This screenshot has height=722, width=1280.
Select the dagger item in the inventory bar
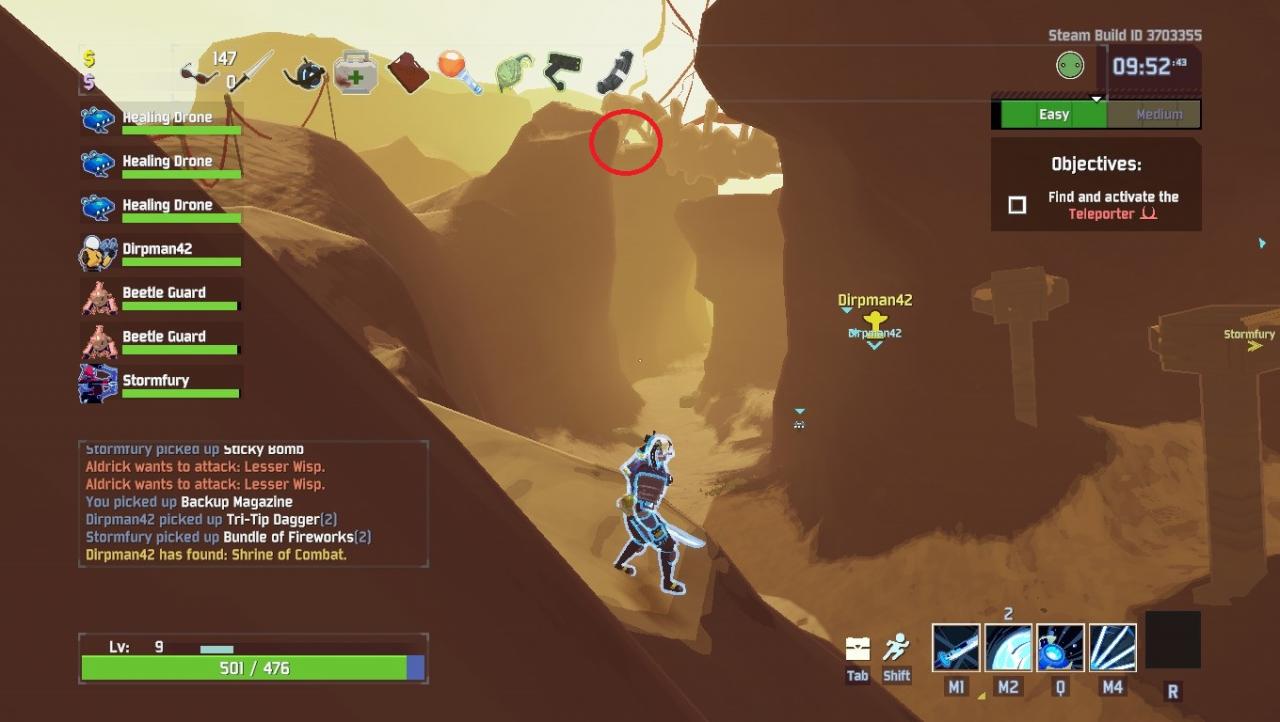[251, 72]
